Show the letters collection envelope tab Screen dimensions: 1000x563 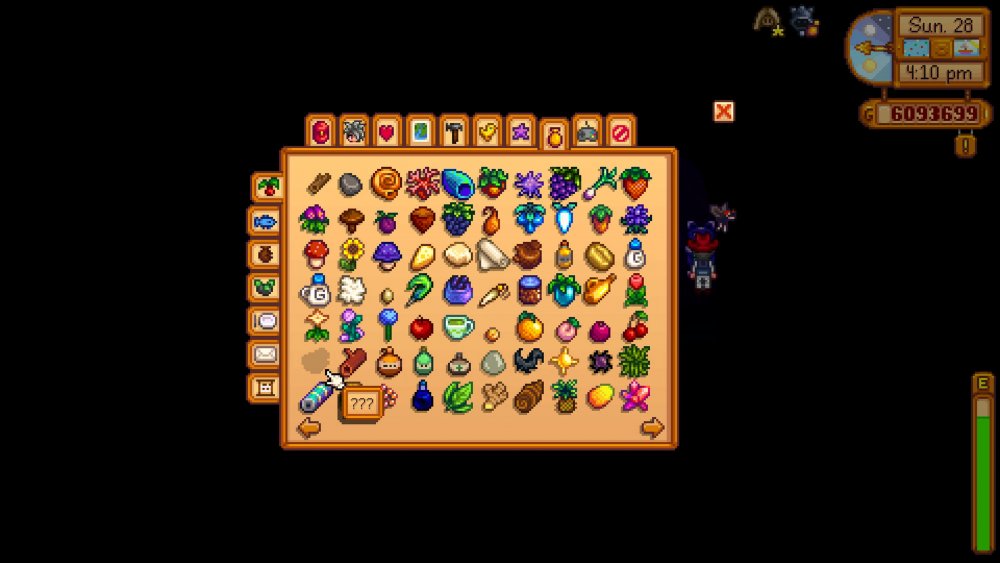265,353
